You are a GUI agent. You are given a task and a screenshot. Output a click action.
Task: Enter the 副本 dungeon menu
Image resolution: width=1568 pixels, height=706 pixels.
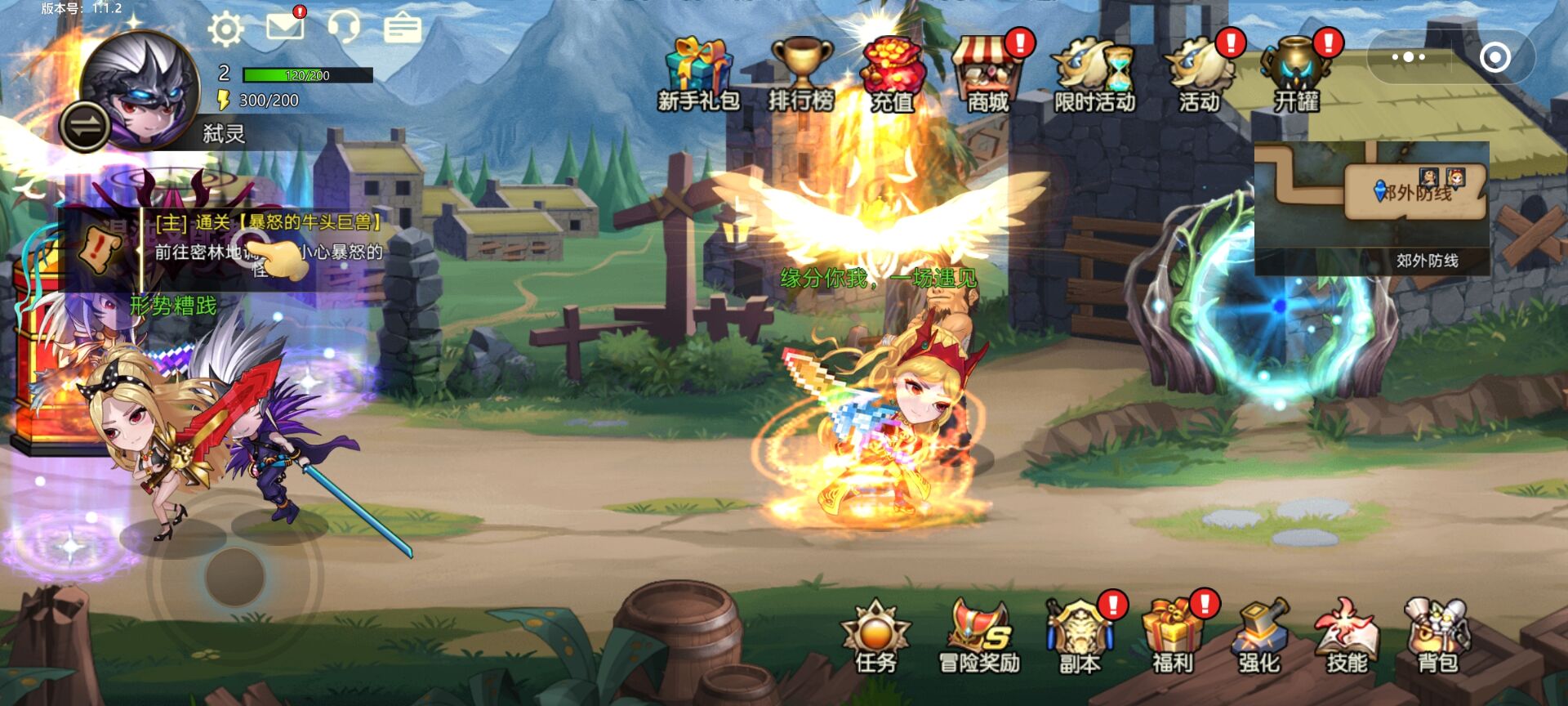pyautogui.click(x=1080, y=639)
